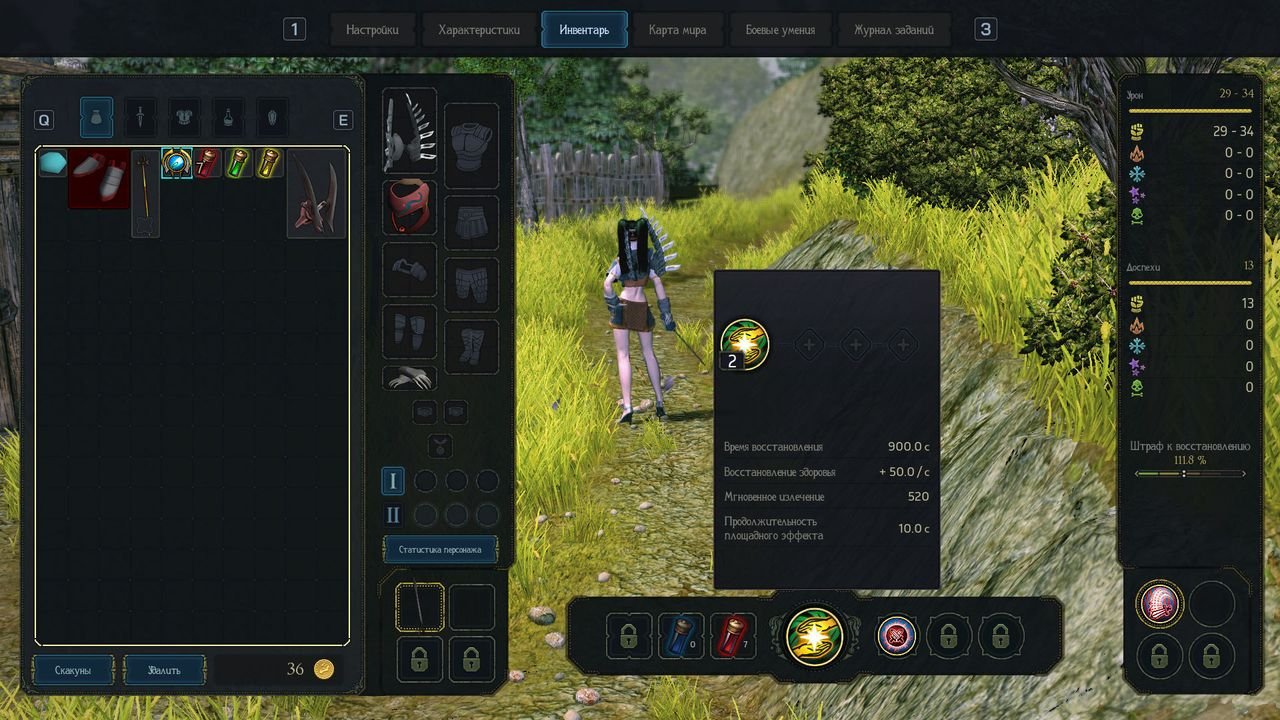
Task: Select the Инвентарь tab
Action: click(584, 30)
